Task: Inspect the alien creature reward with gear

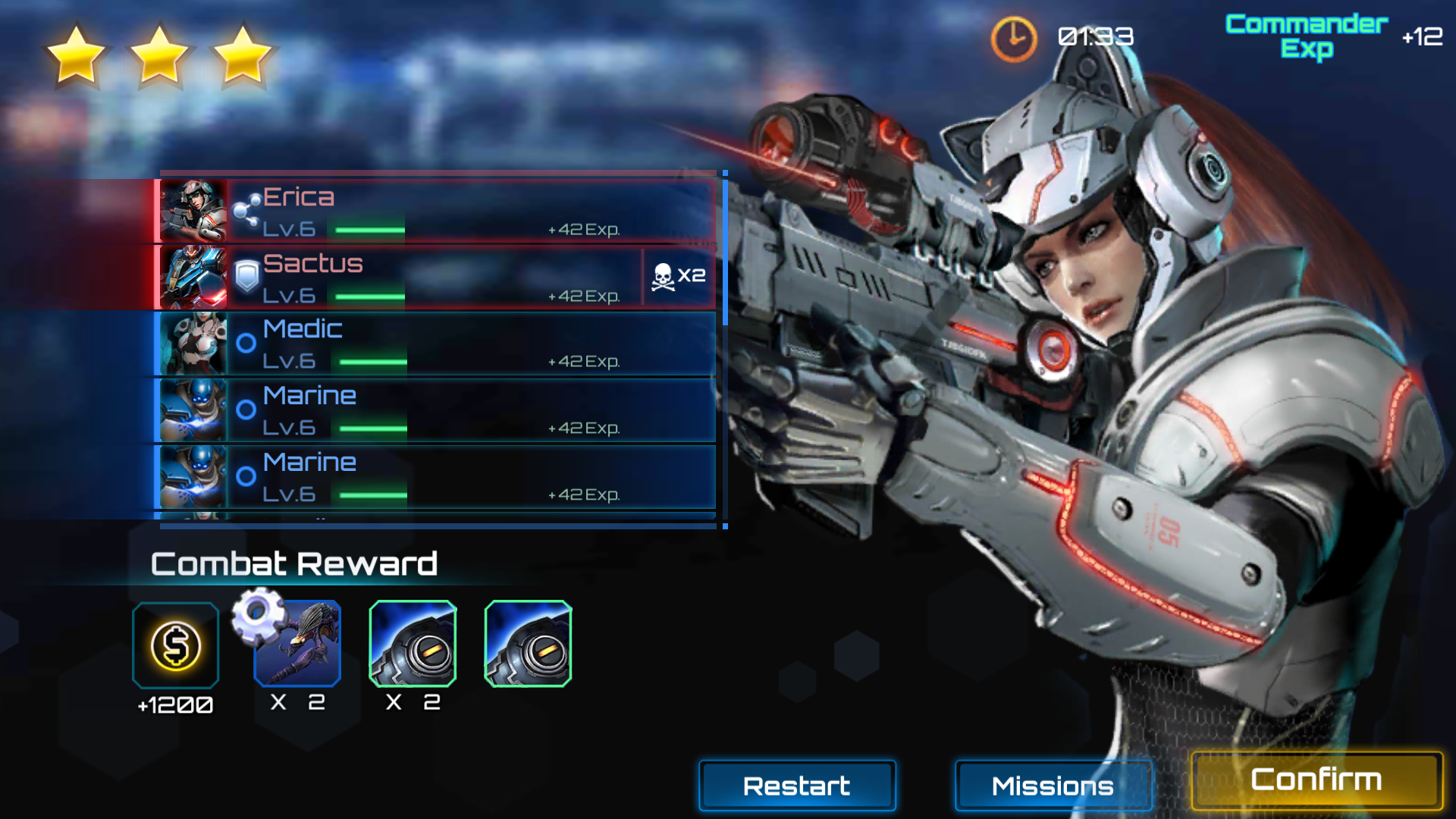Action: (297, 644)
